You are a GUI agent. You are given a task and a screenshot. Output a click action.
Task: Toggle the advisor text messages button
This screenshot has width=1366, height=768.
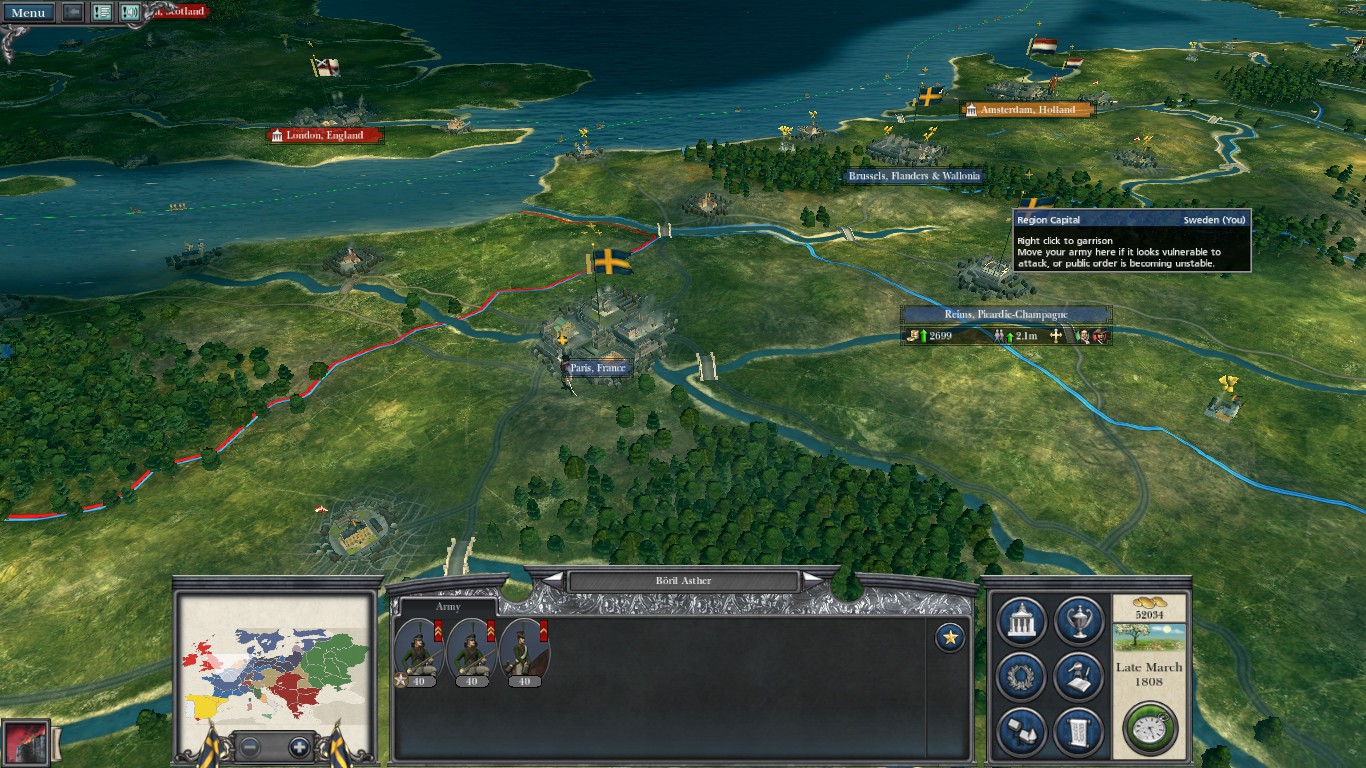coord(102,12)
